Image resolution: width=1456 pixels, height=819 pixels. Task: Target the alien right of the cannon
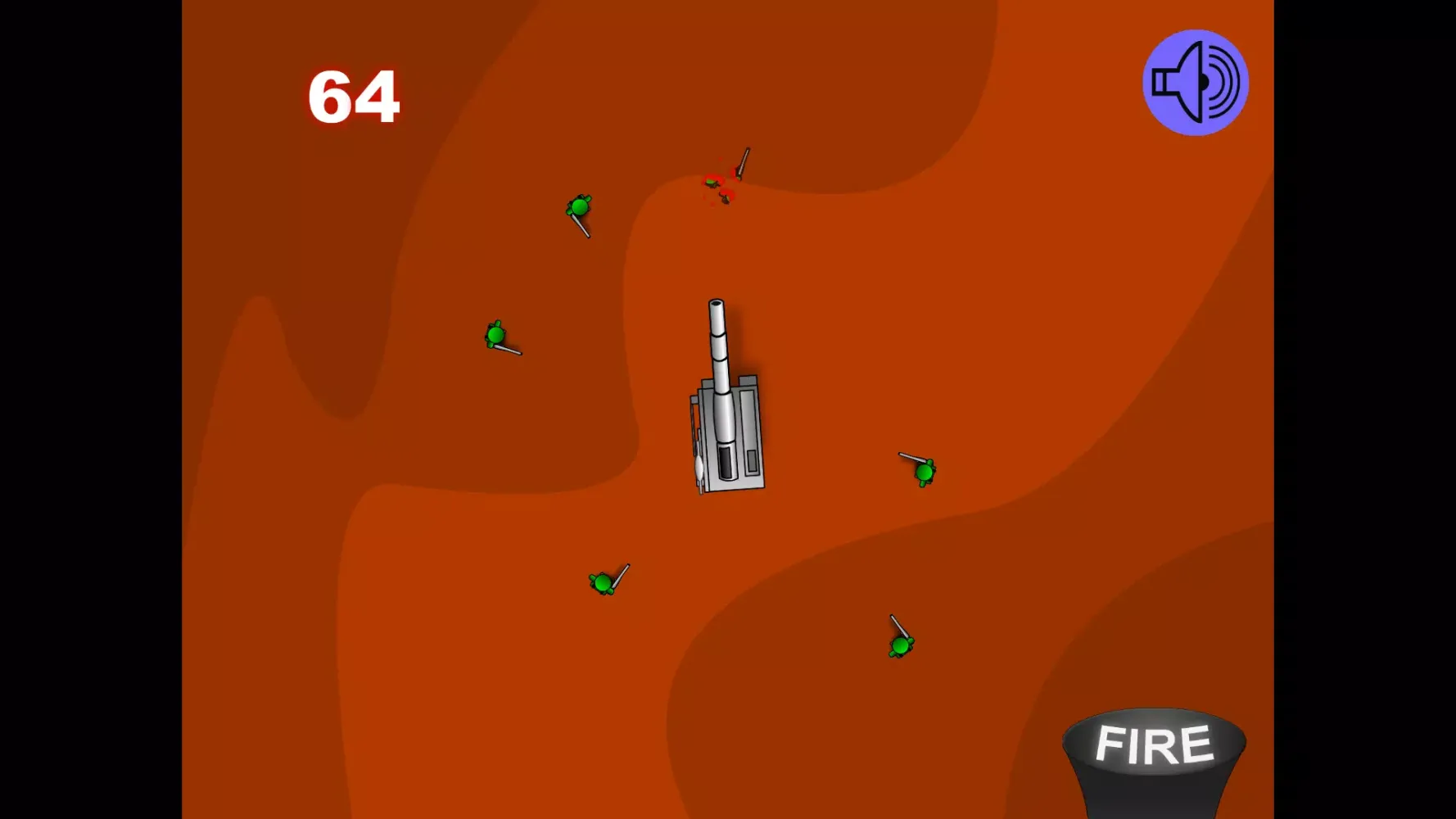tap(924, 473)
